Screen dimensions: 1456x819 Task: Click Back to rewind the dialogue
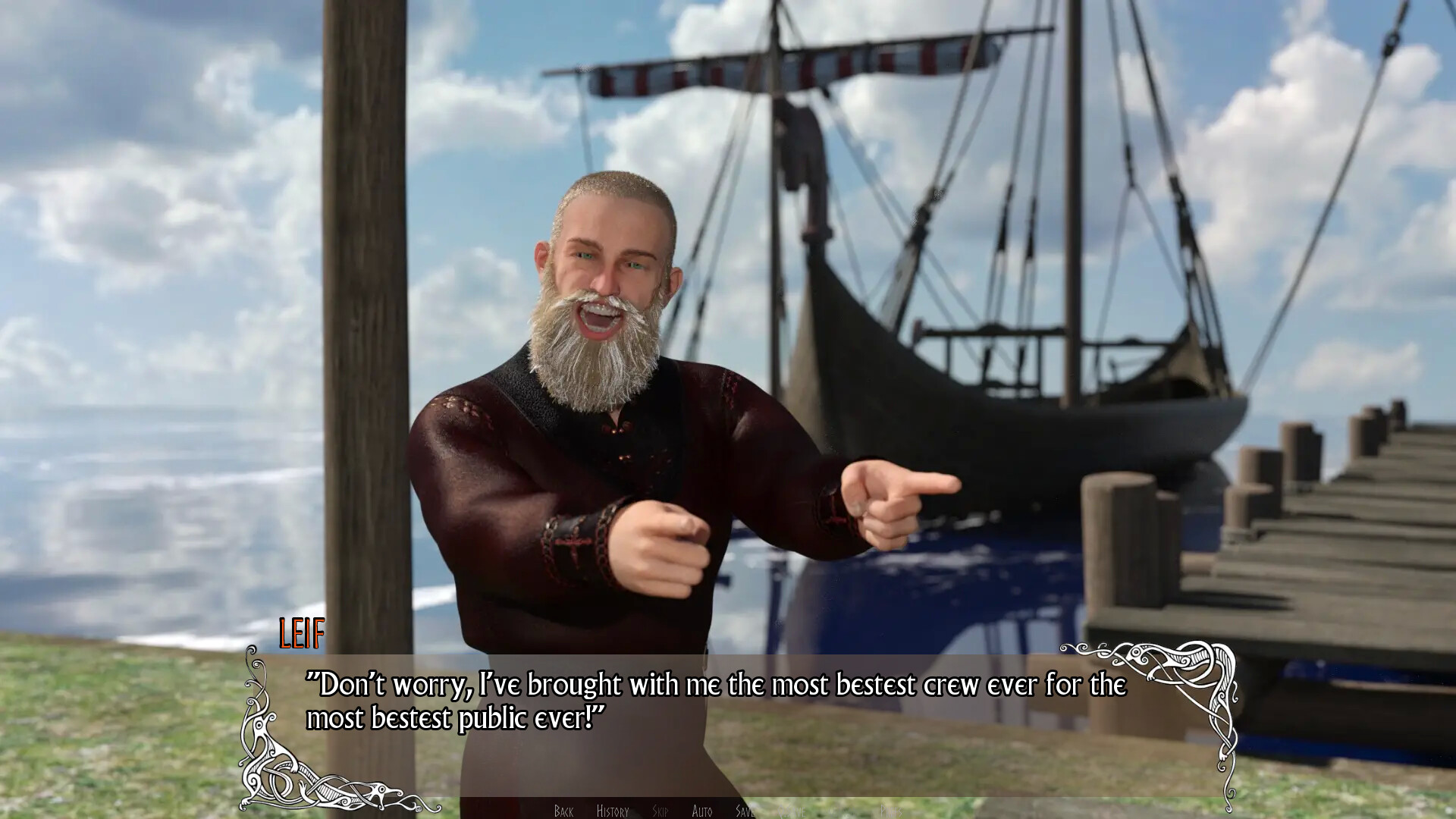563,810
